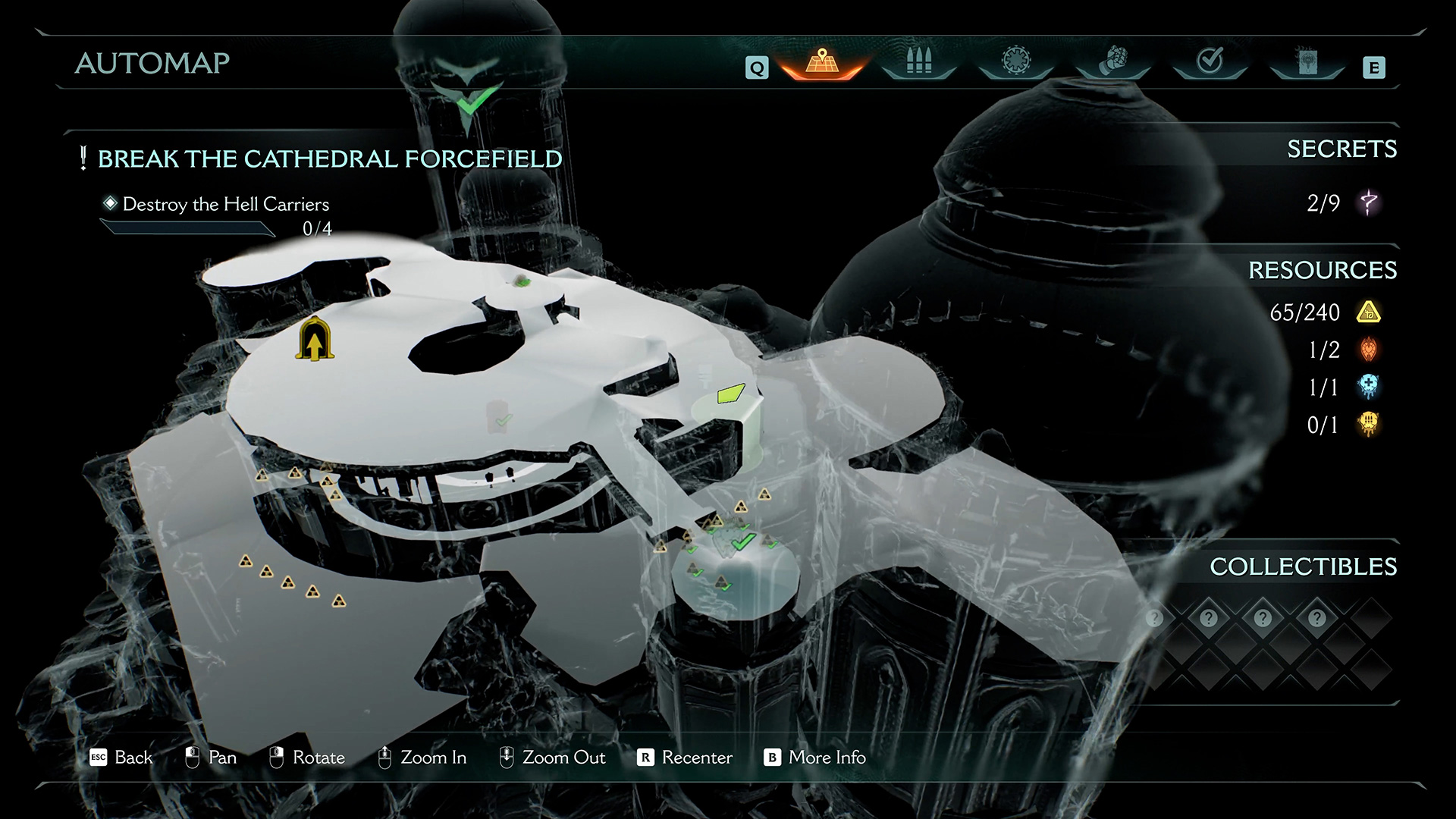Recenter the automap view
The width and height of the screenshot is (1456, 819).
(686, 758)
